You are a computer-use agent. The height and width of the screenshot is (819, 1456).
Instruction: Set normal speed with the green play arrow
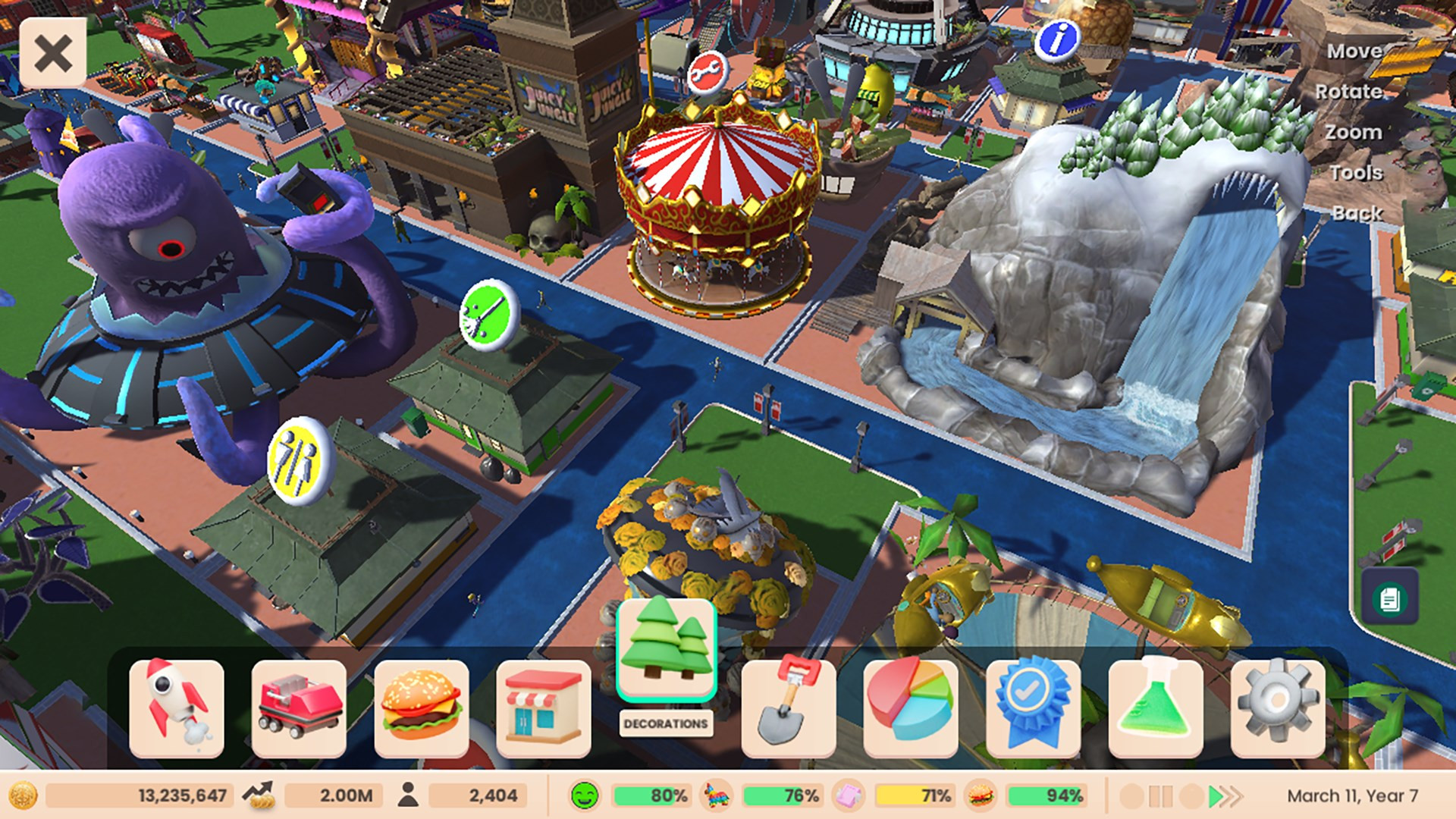click(x=1216, y=796)
